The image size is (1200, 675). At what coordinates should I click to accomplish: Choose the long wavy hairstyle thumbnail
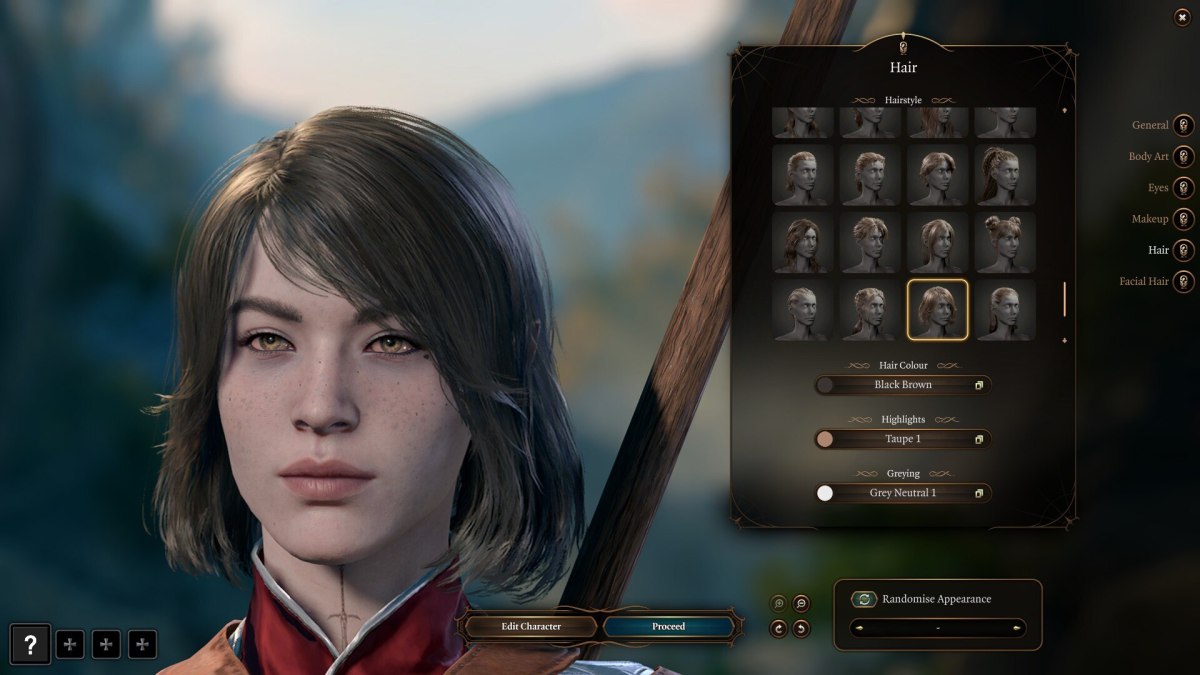click(802, 242)
